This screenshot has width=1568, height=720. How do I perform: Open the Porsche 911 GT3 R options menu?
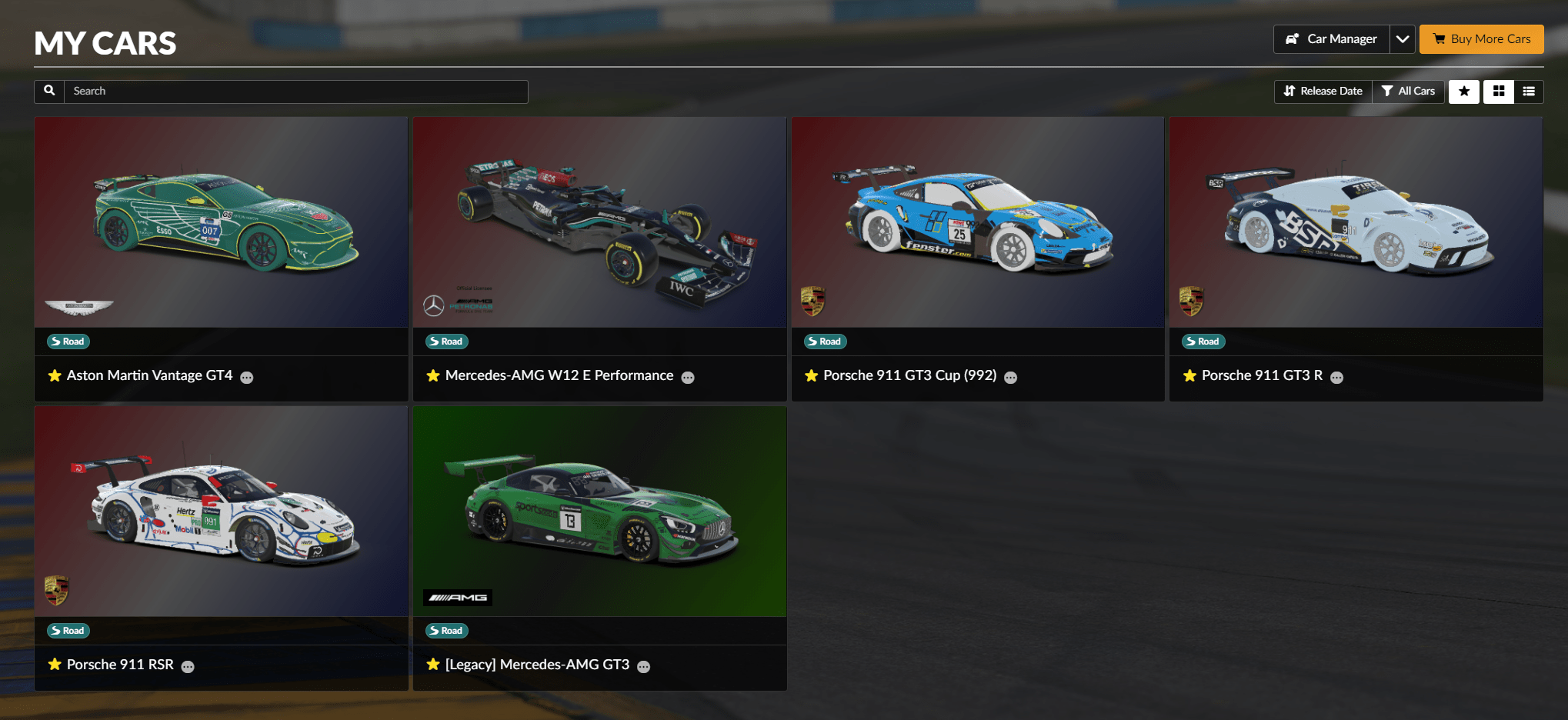point(1337,378)
